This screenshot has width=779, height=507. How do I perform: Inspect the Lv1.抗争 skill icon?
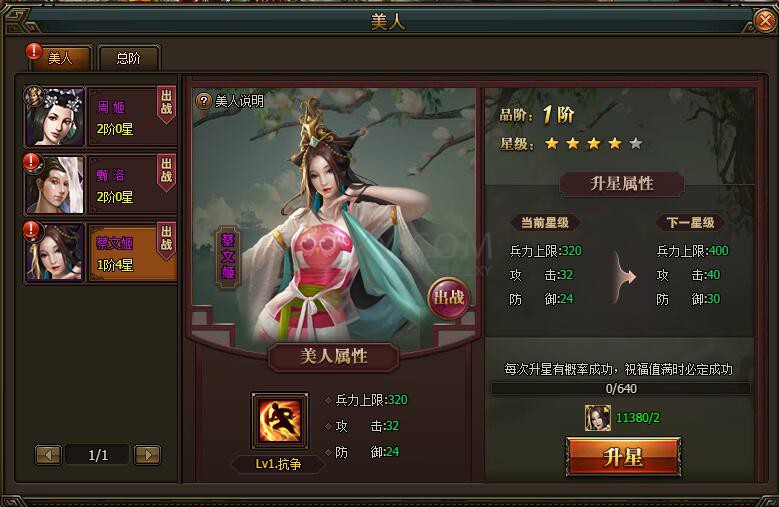[x=279, y=421]
